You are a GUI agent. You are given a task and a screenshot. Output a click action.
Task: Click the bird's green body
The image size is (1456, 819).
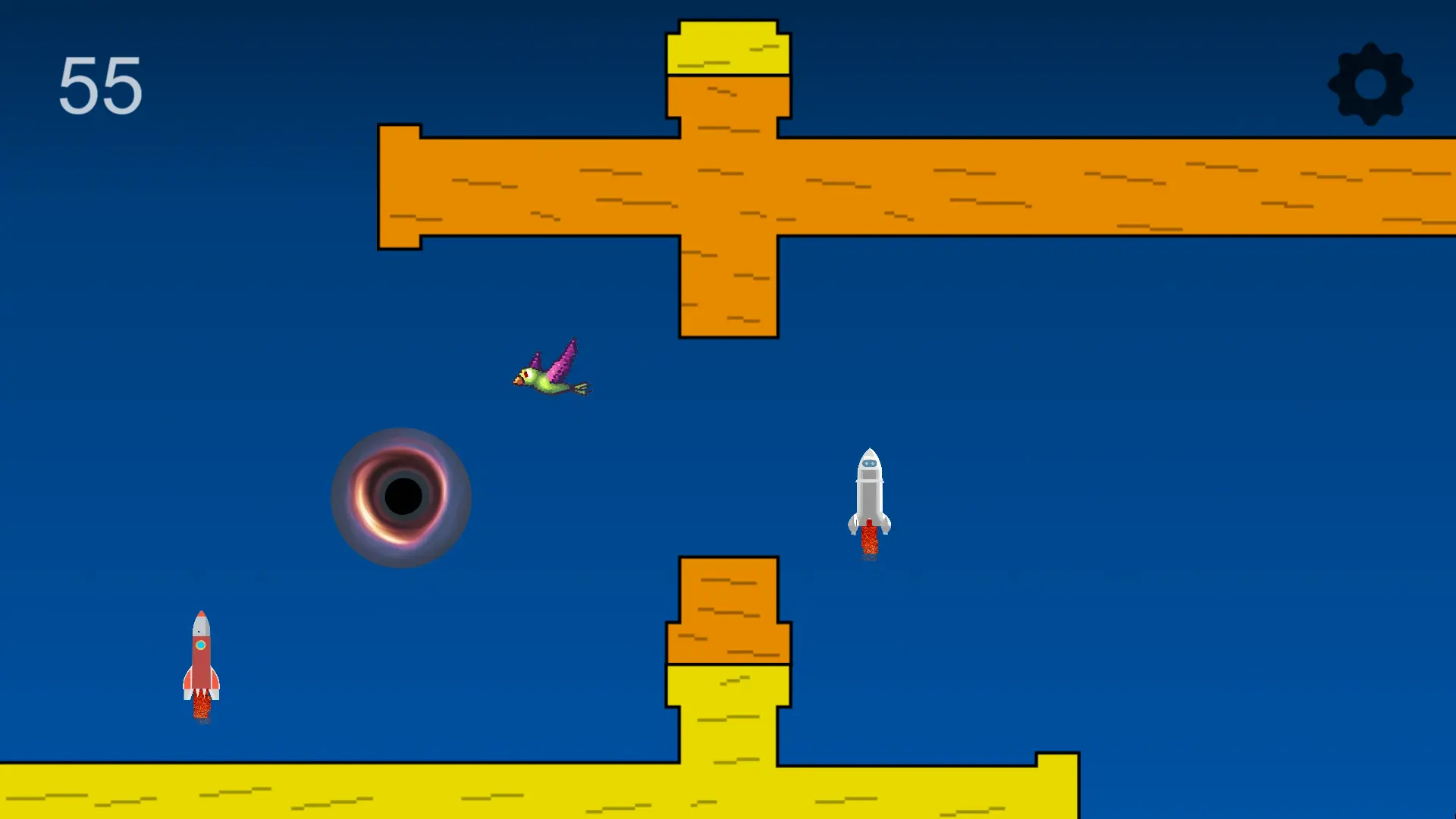[542, 387]
